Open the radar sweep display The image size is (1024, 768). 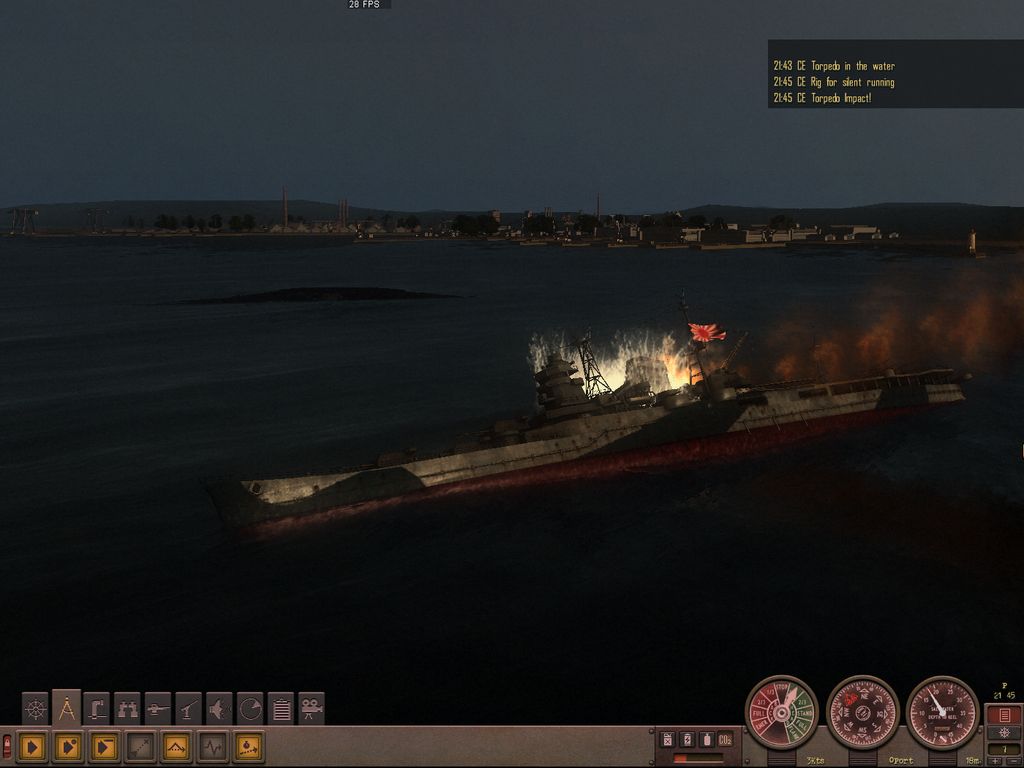point(250,709)
